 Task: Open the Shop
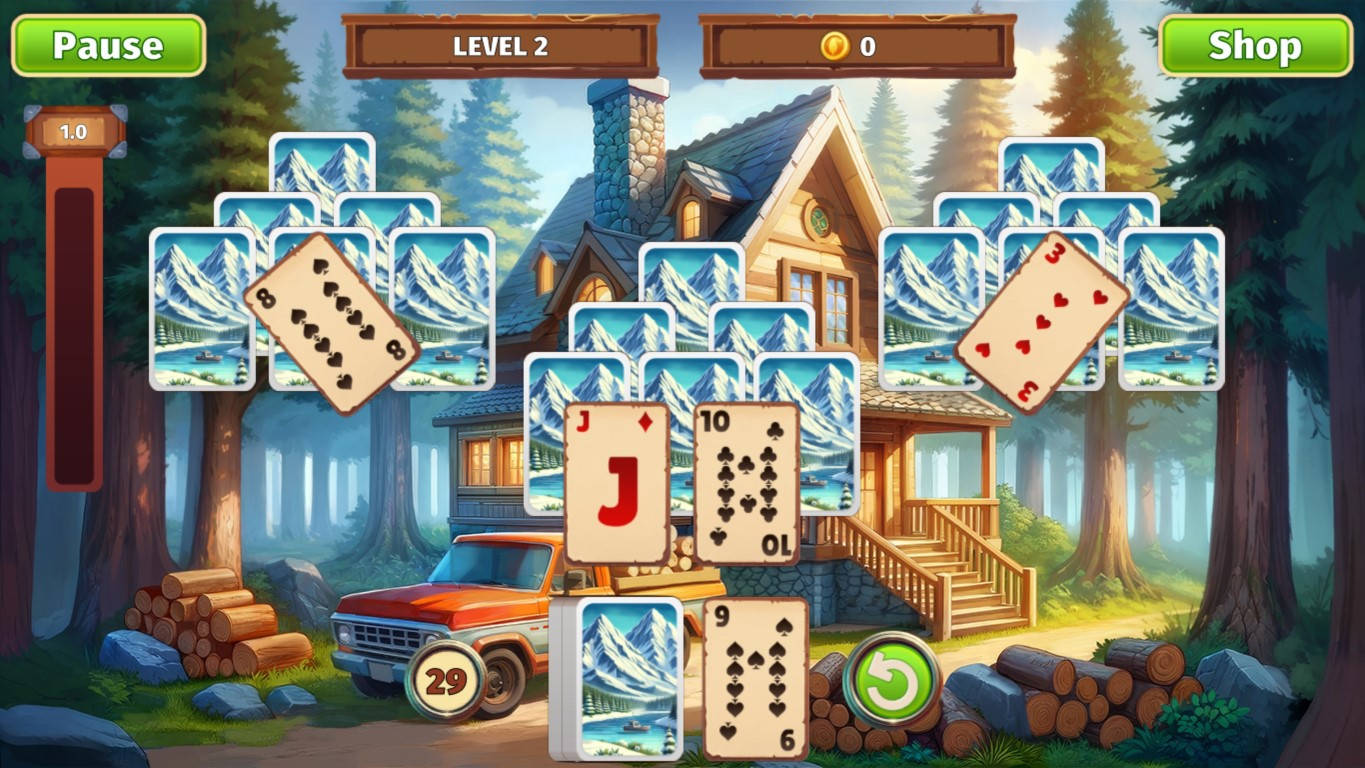(1256, 44)
